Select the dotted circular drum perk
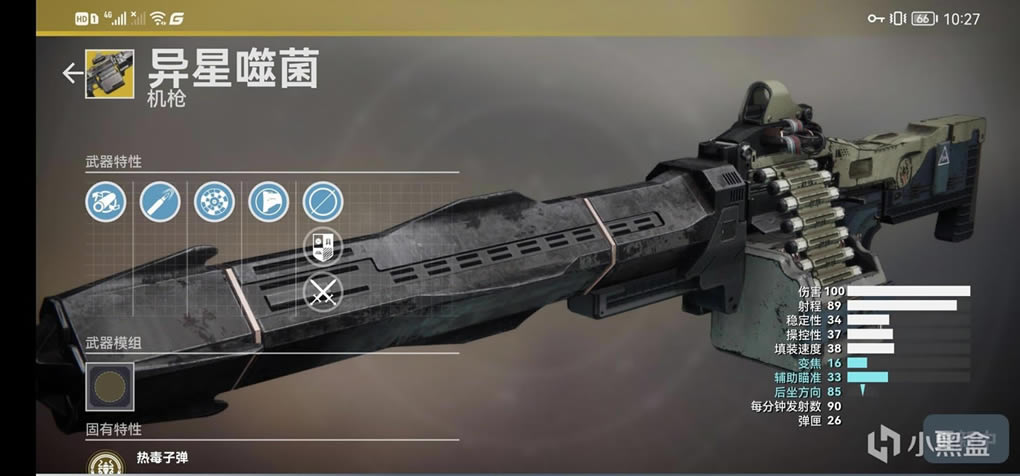The width and height of the screenshot is (1020, 476). (x=213, y=203)
